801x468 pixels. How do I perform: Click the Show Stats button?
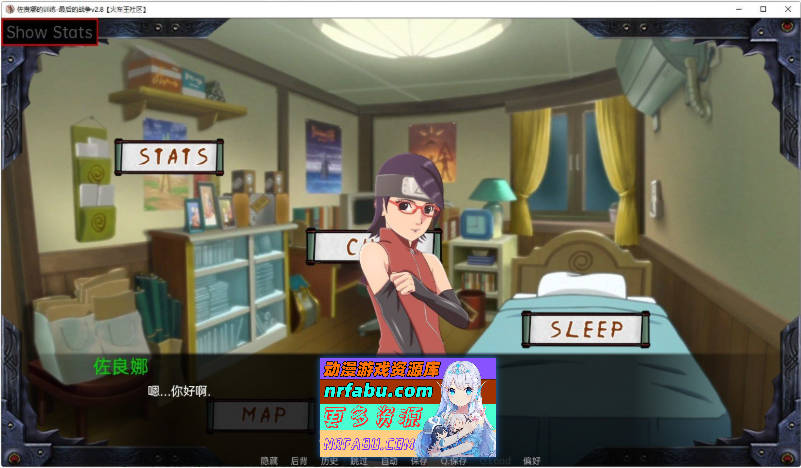pyautogui.click(x=50, y=32)
